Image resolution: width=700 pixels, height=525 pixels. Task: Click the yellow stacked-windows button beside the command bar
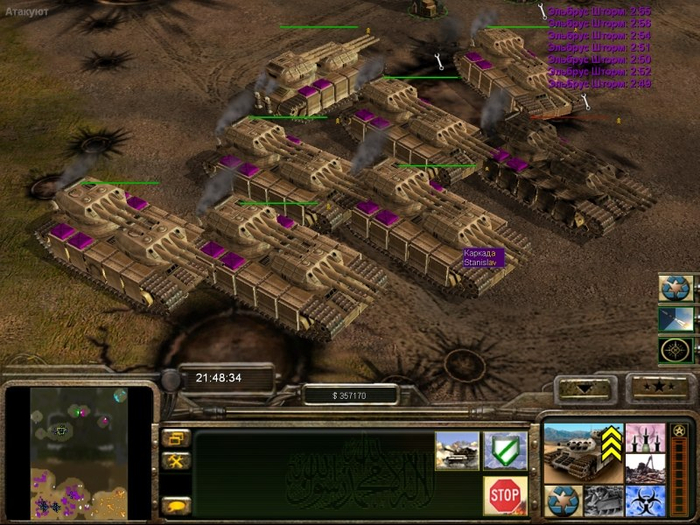point(176,438)
